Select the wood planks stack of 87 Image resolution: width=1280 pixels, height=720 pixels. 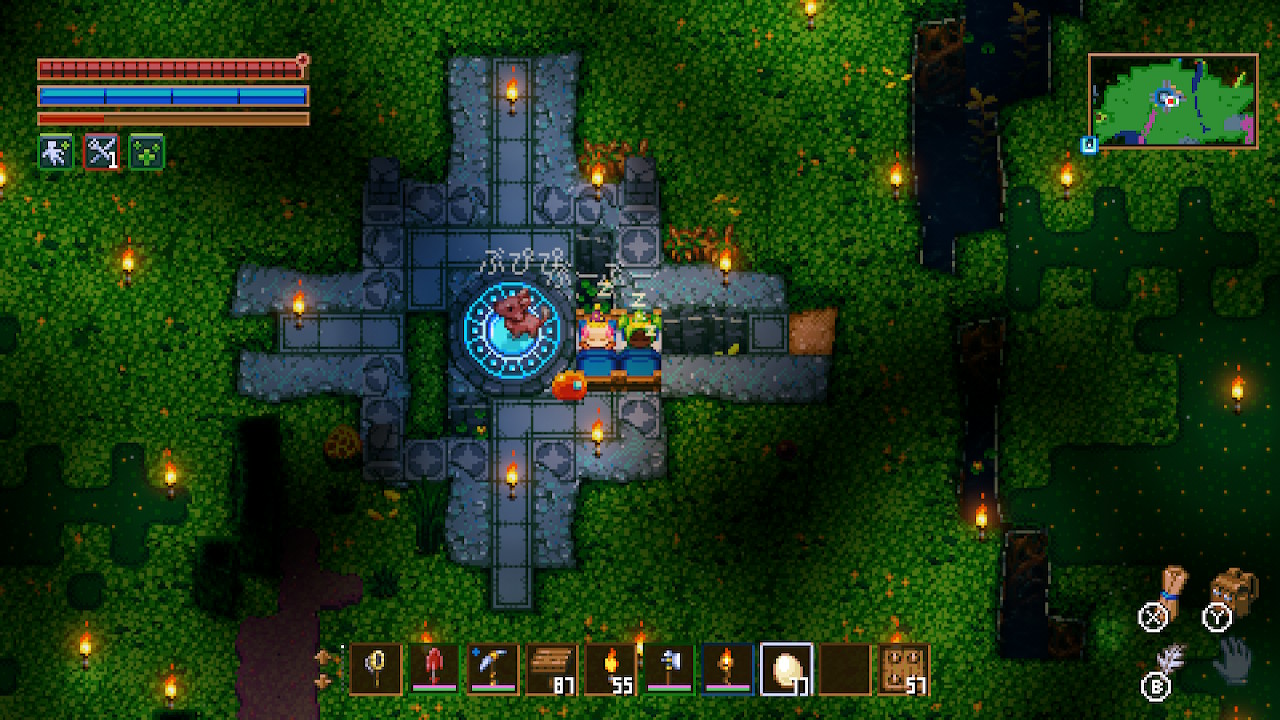[552, 669]
